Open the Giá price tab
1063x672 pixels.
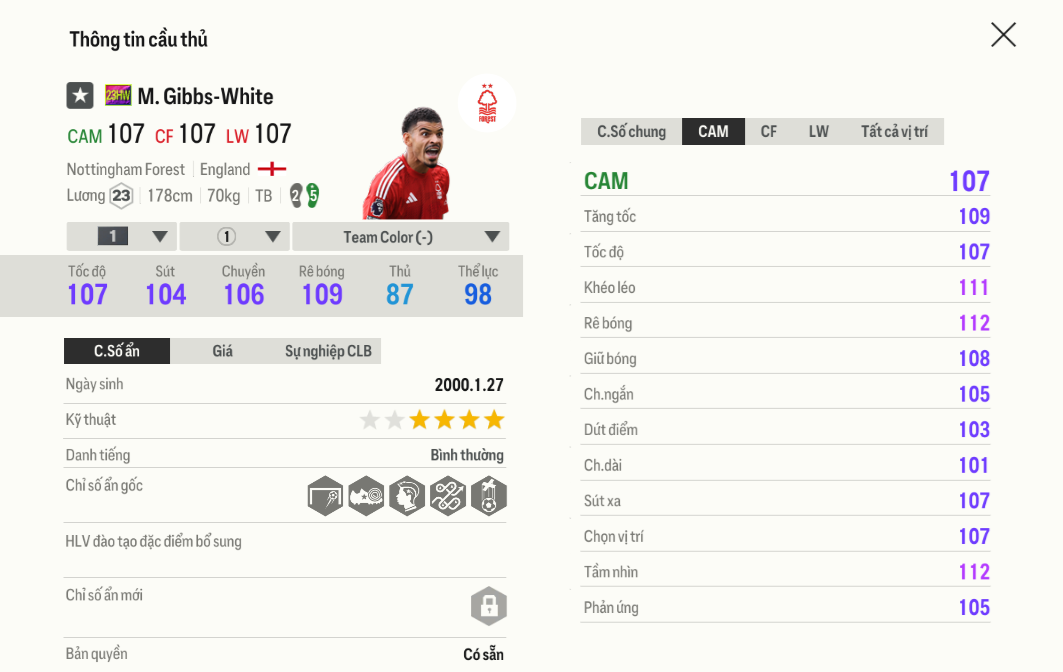pos(222,351)
